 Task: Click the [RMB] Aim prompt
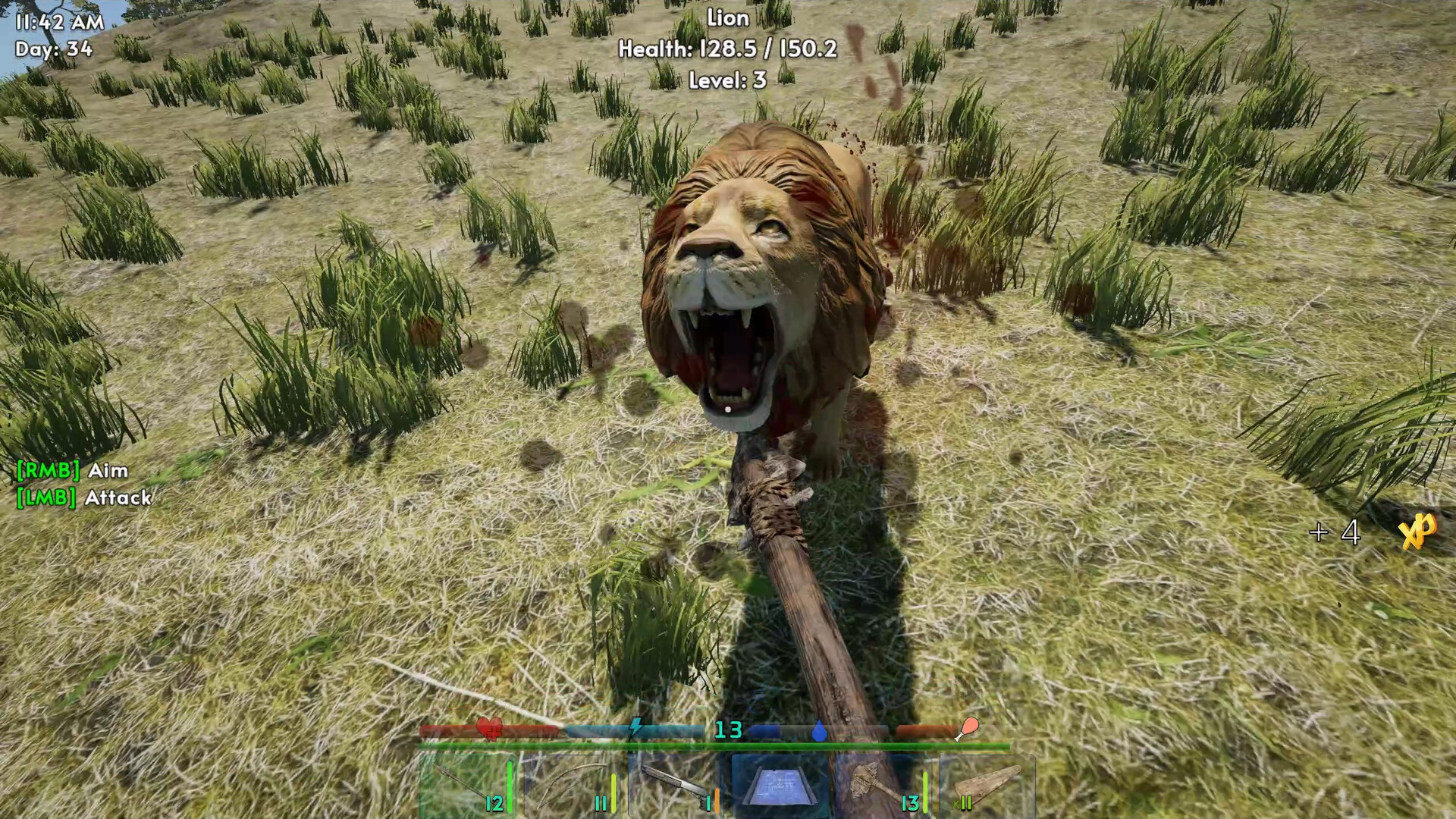(71, 471)
